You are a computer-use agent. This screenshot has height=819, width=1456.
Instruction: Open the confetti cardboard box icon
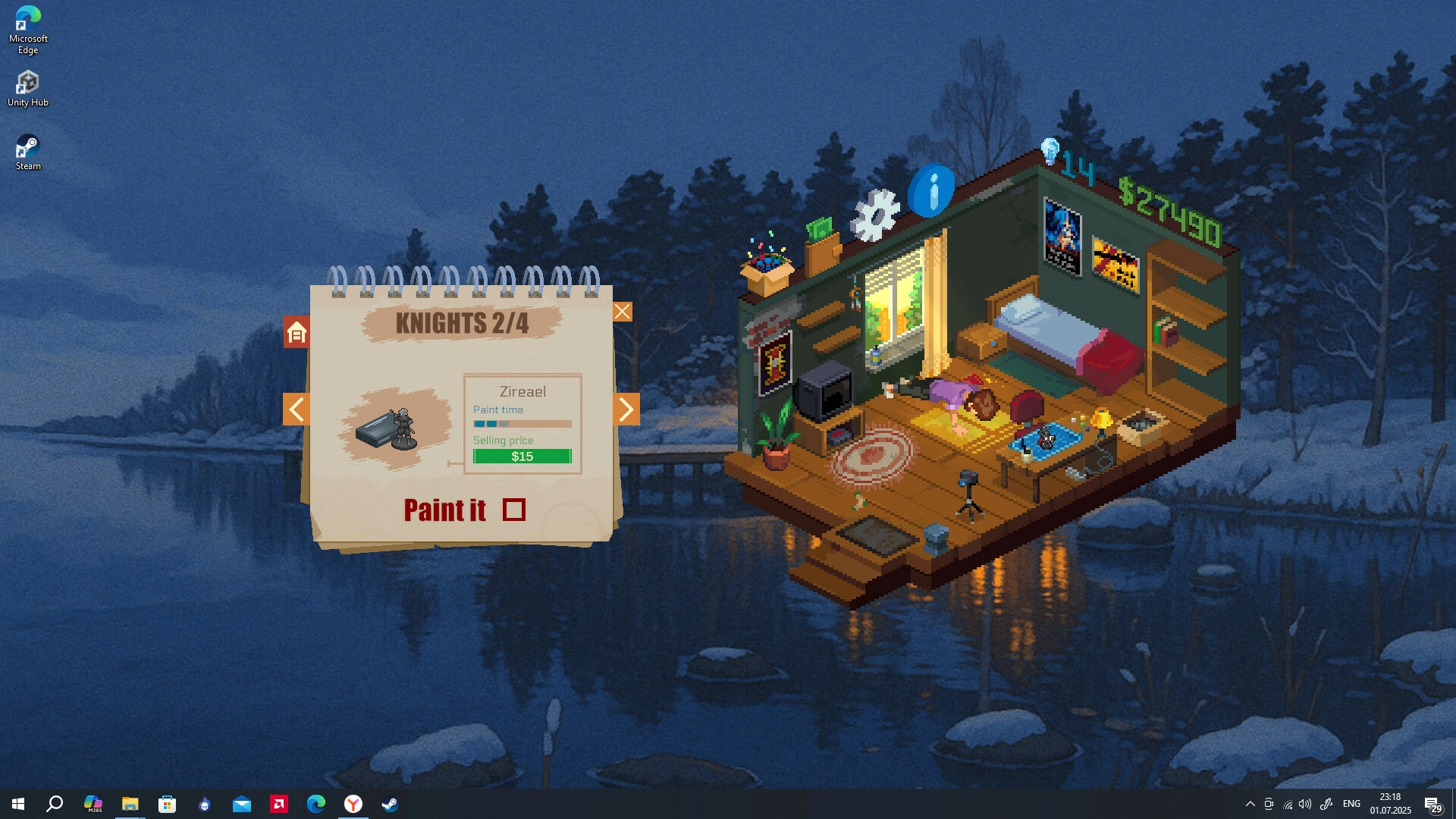coord(767,267)
